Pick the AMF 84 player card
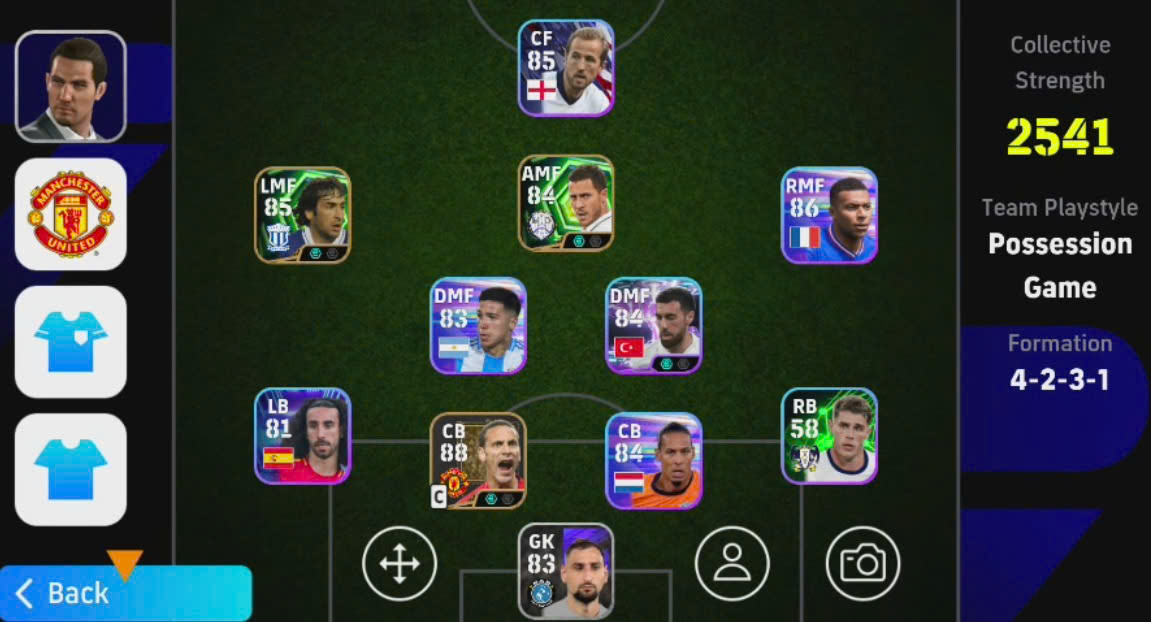Screen dimensions: 1151x622 point(565,203)
